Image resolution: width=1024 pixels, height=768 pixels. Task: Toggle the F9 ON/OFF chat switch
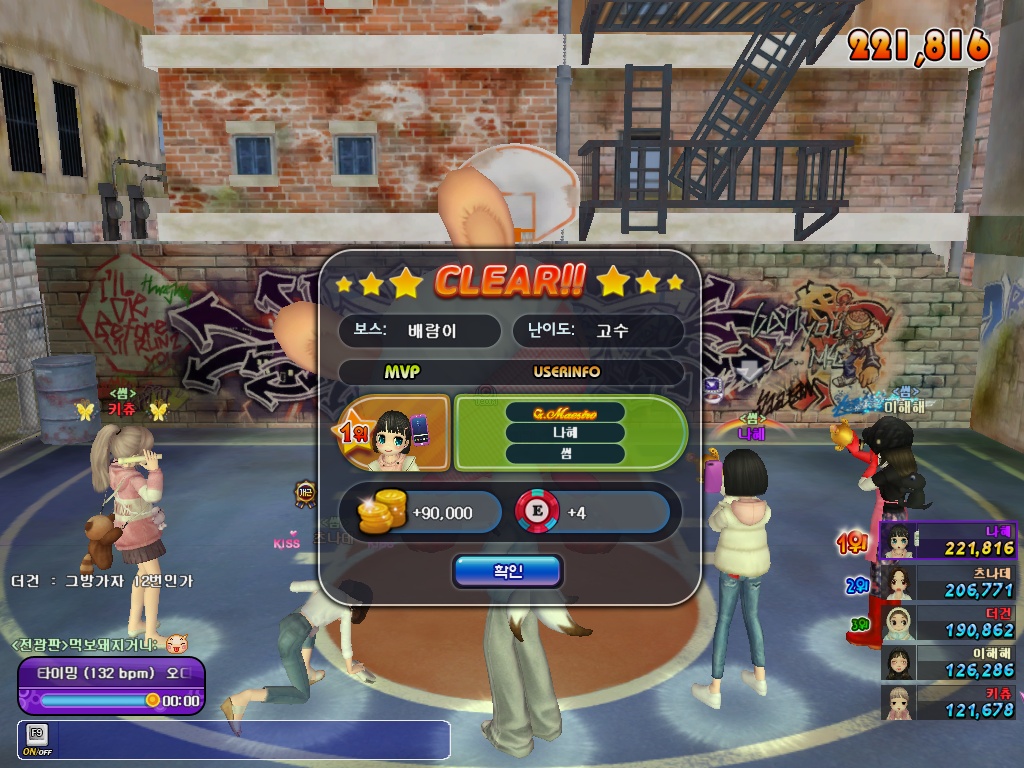coord(37,740)
